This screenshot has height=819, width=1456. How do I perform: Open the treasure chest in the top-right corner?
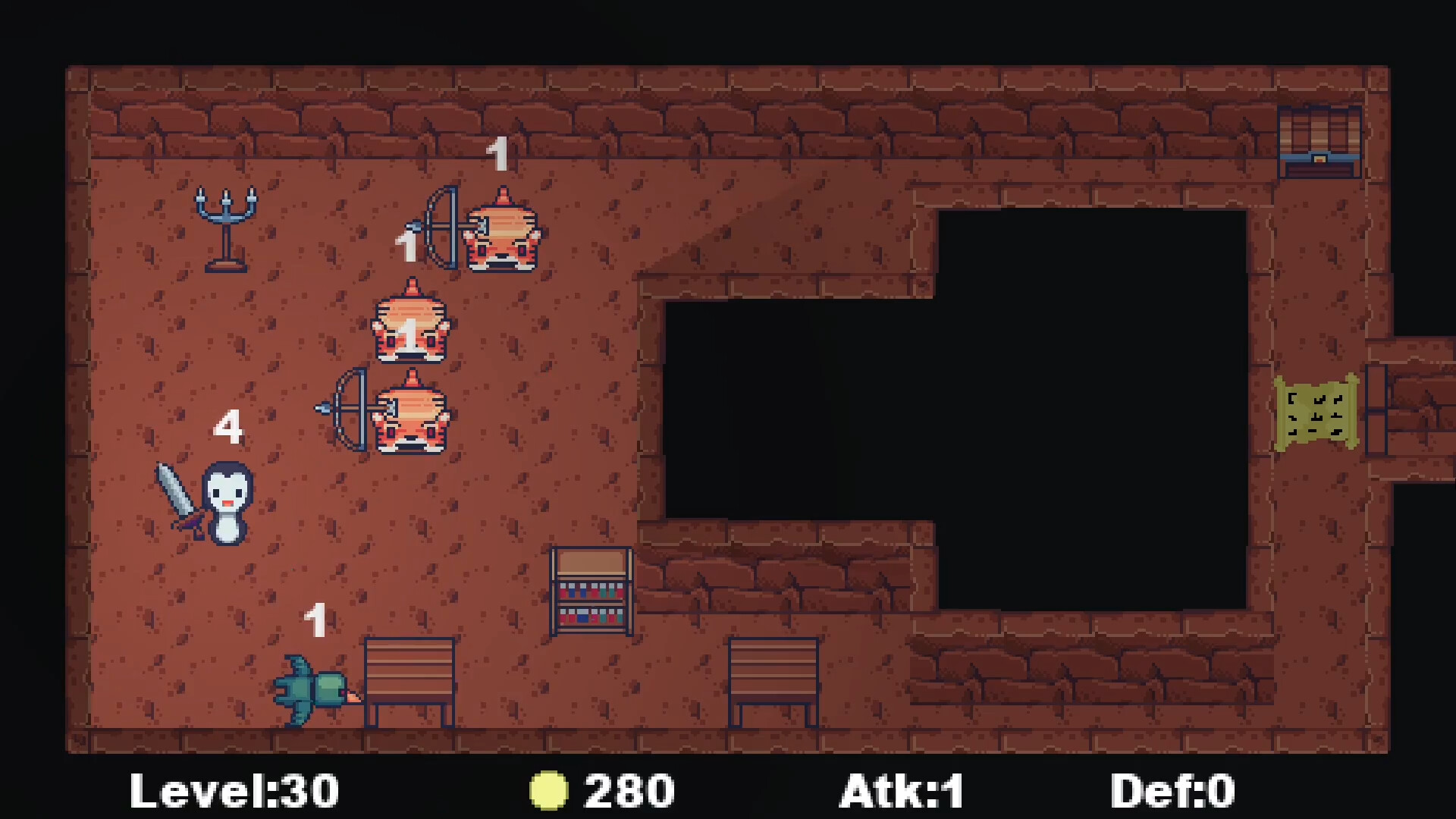1321,141
